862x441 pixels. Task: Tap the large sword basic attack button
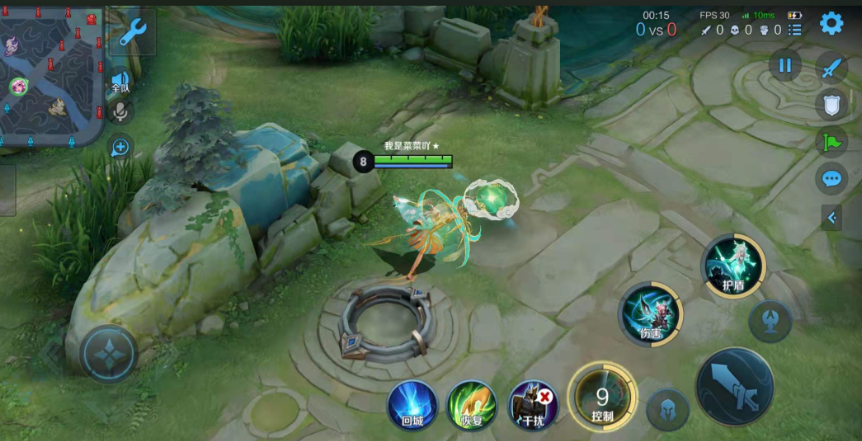[735, 387]
